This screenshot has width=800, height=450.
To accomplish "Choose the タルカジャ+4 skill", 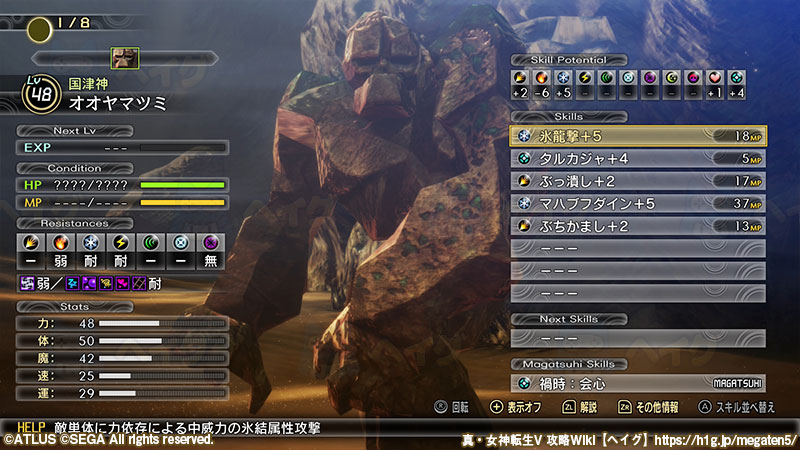I will (640, 158).
